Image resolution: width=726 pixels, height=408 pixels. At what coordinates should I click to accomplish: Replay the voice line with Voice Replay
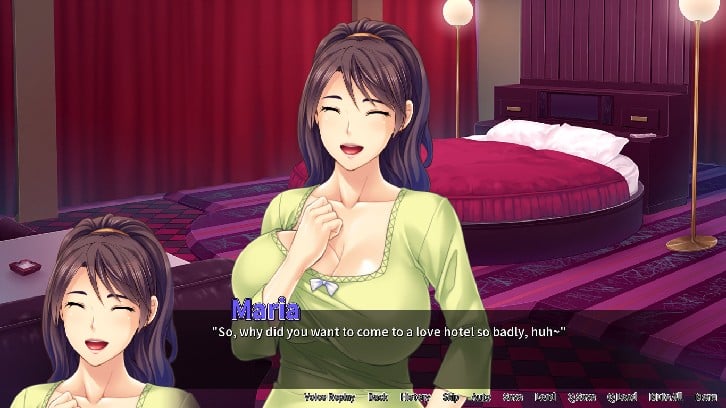[329, 397]
